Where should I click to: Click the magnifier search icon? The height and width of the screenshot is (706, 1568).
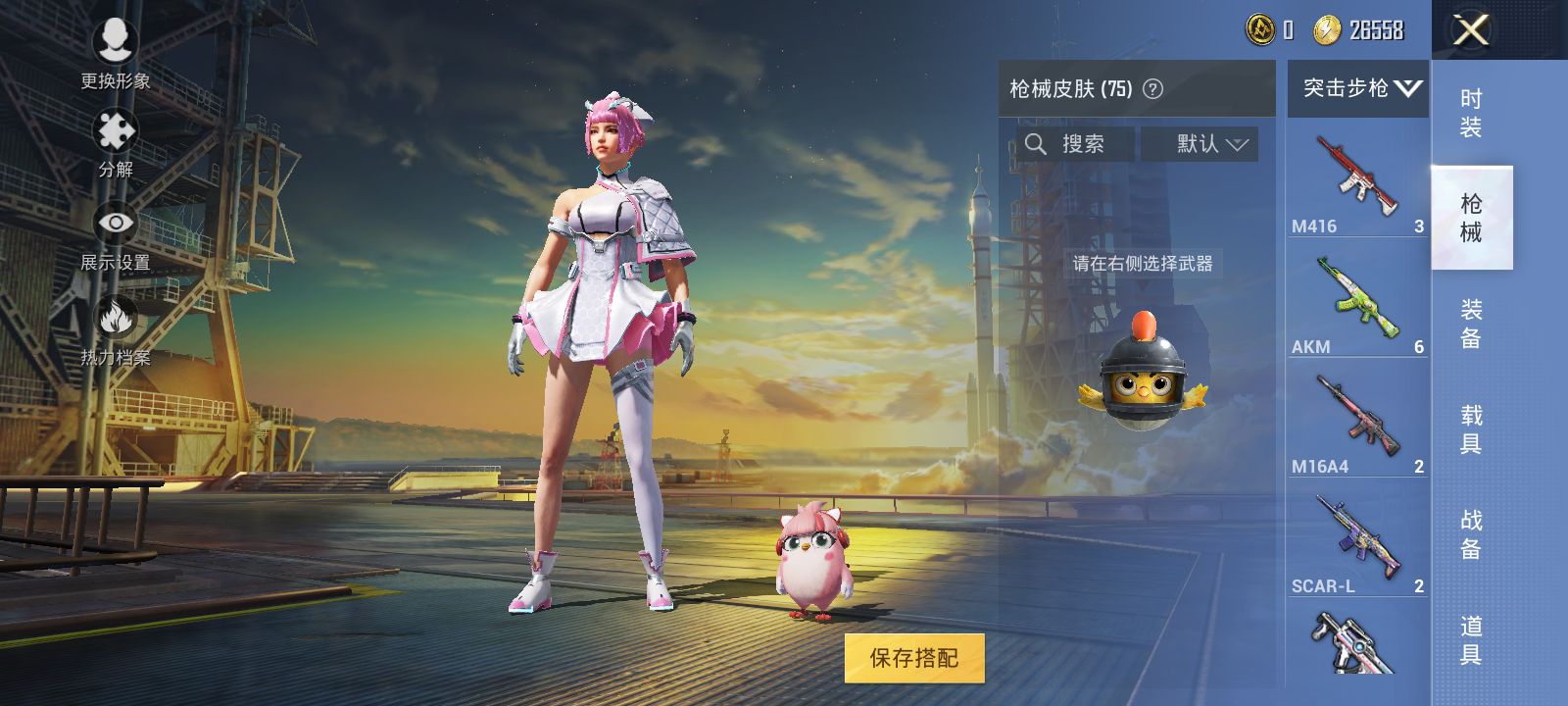1036,144
